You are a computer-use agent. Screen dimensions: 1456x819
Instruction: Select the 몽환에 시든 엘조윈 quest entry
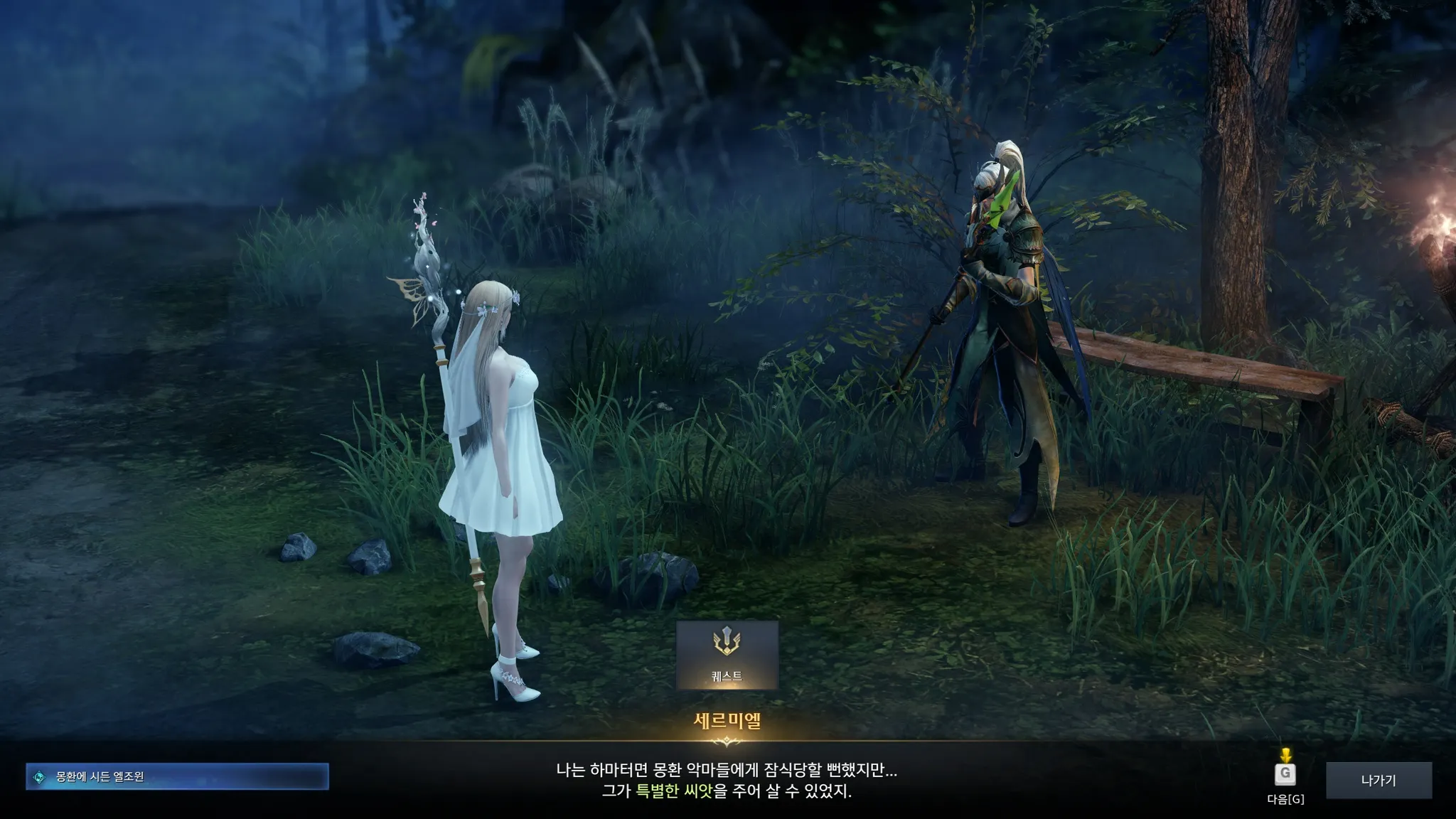click(x=177, y=777)
